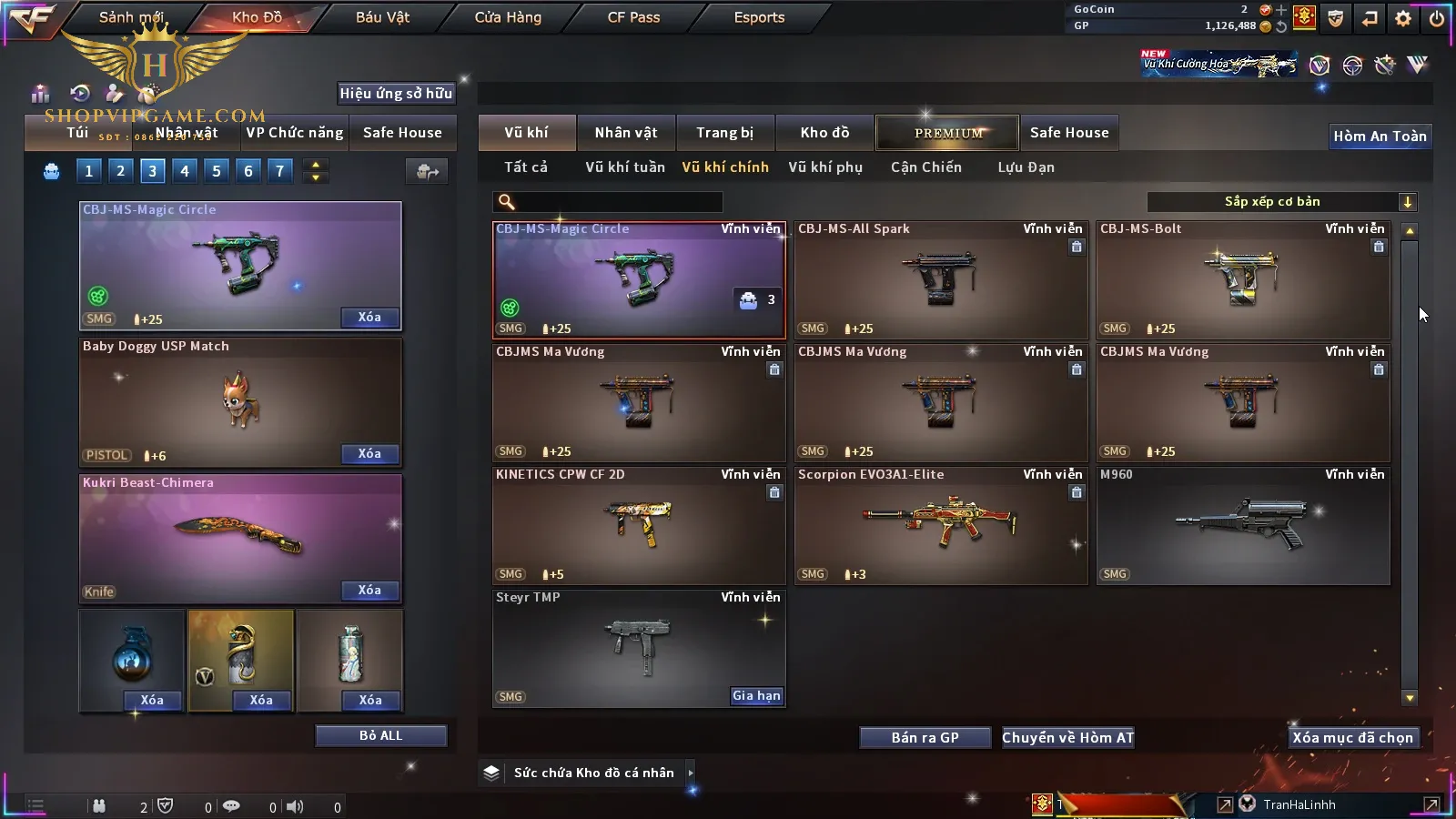The height and width of the screenshot is (819, 1456).
Task: Sell the item with Bán ra GP
Action: 925,738
